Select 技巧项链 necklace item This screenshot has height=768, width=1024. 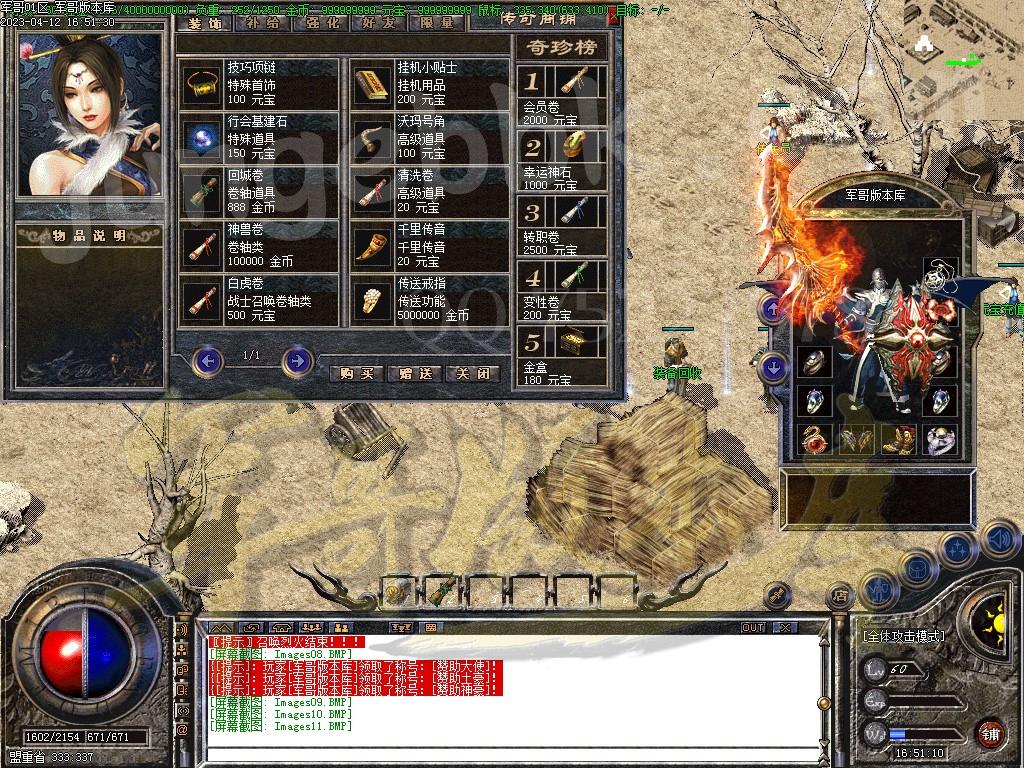203,85
